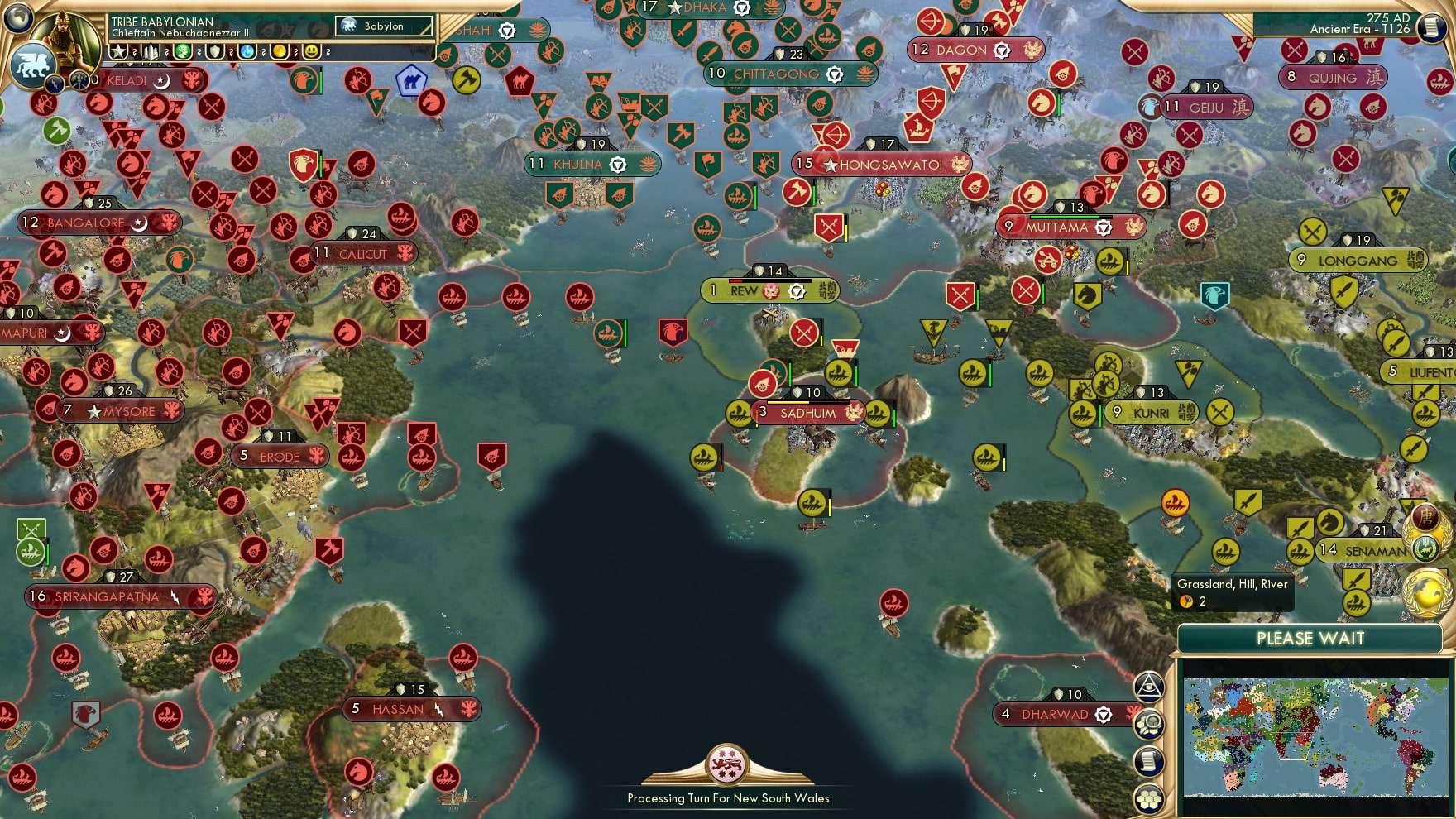Expand the star policy indicator on the top bar

tap(119, 51)
